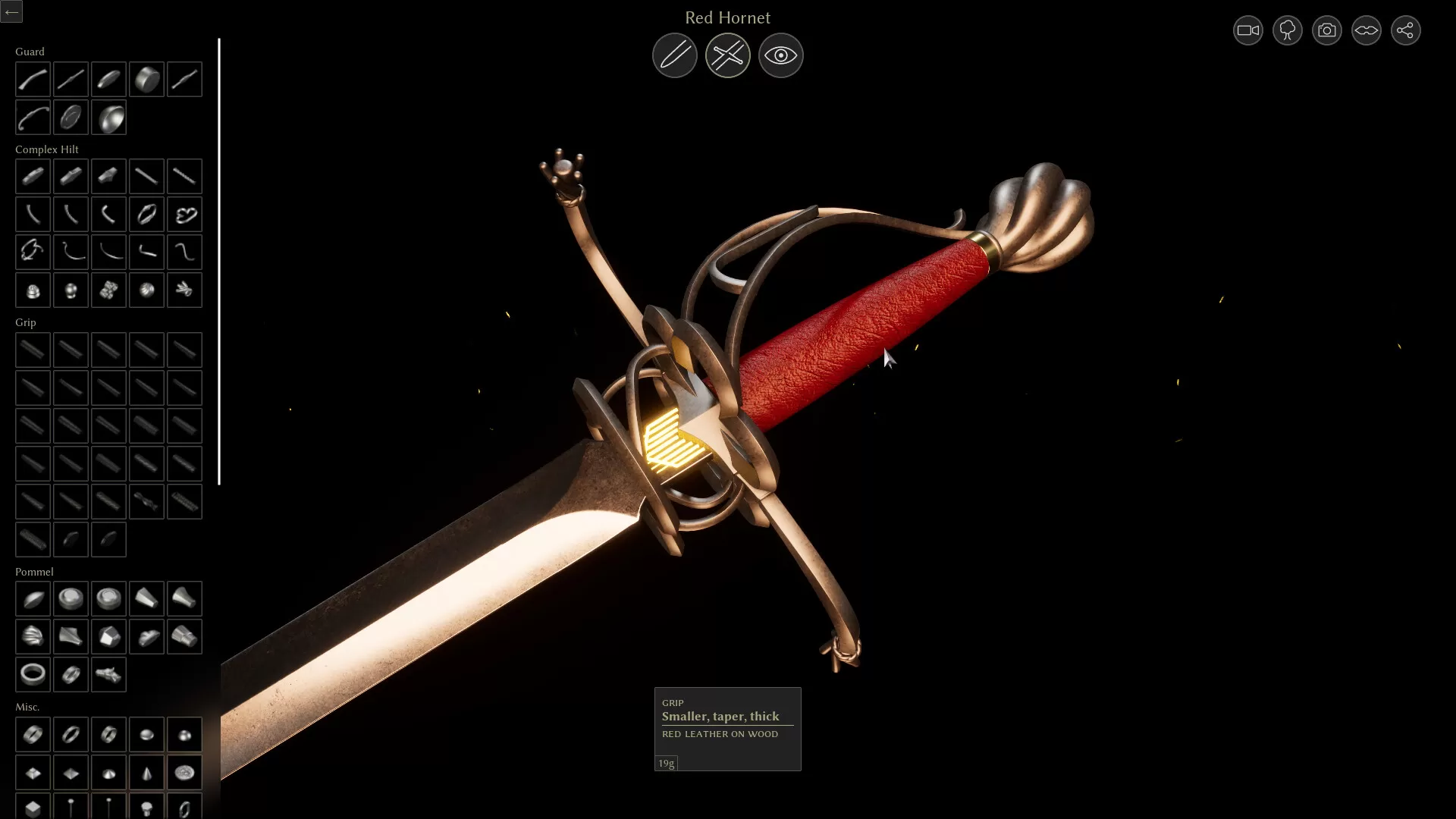
Task: Collapse the Grip section
Action: [x=25, y=322]
